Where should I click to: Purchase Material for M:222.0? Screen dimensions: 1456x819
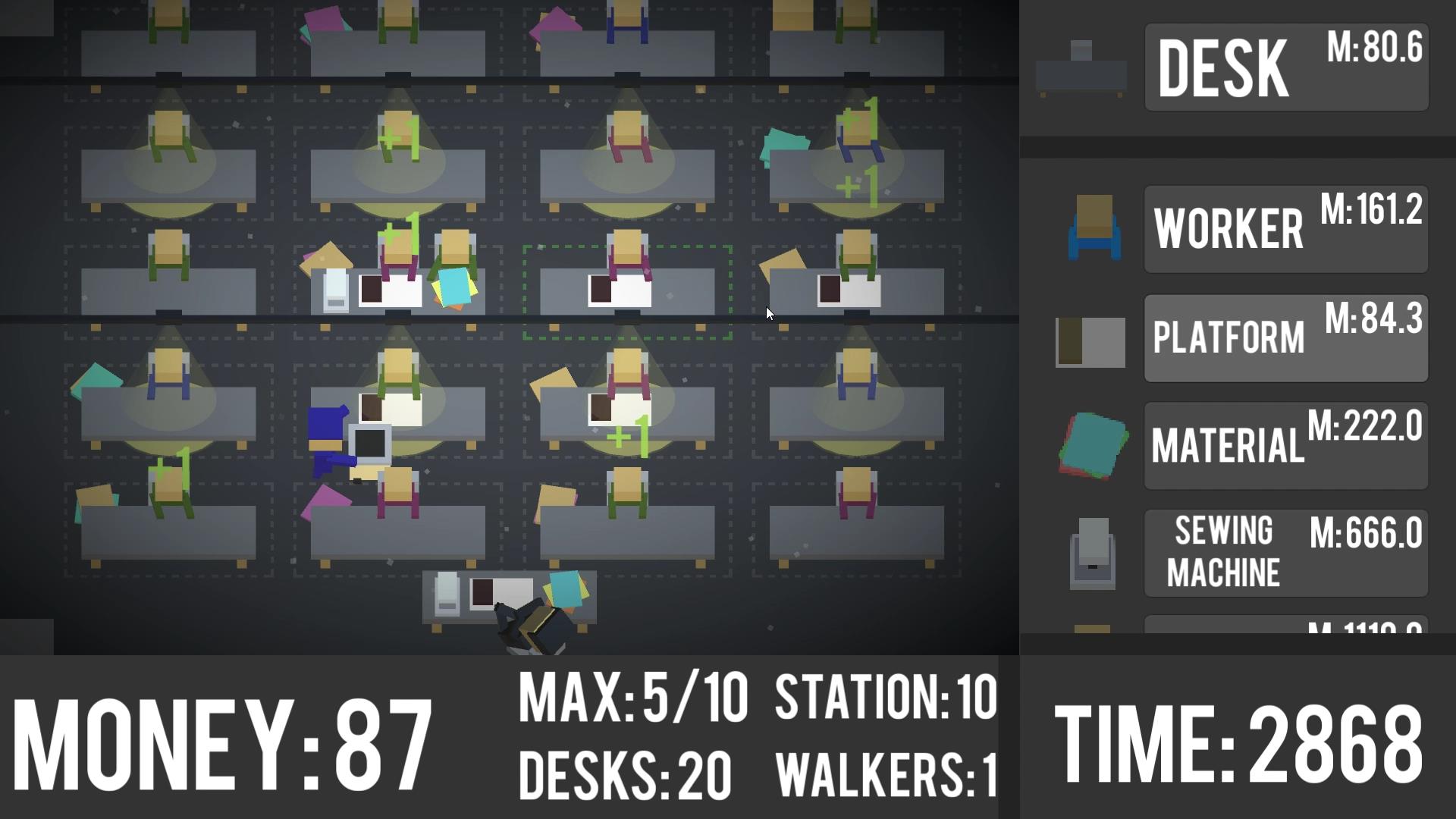point(1285,446)
